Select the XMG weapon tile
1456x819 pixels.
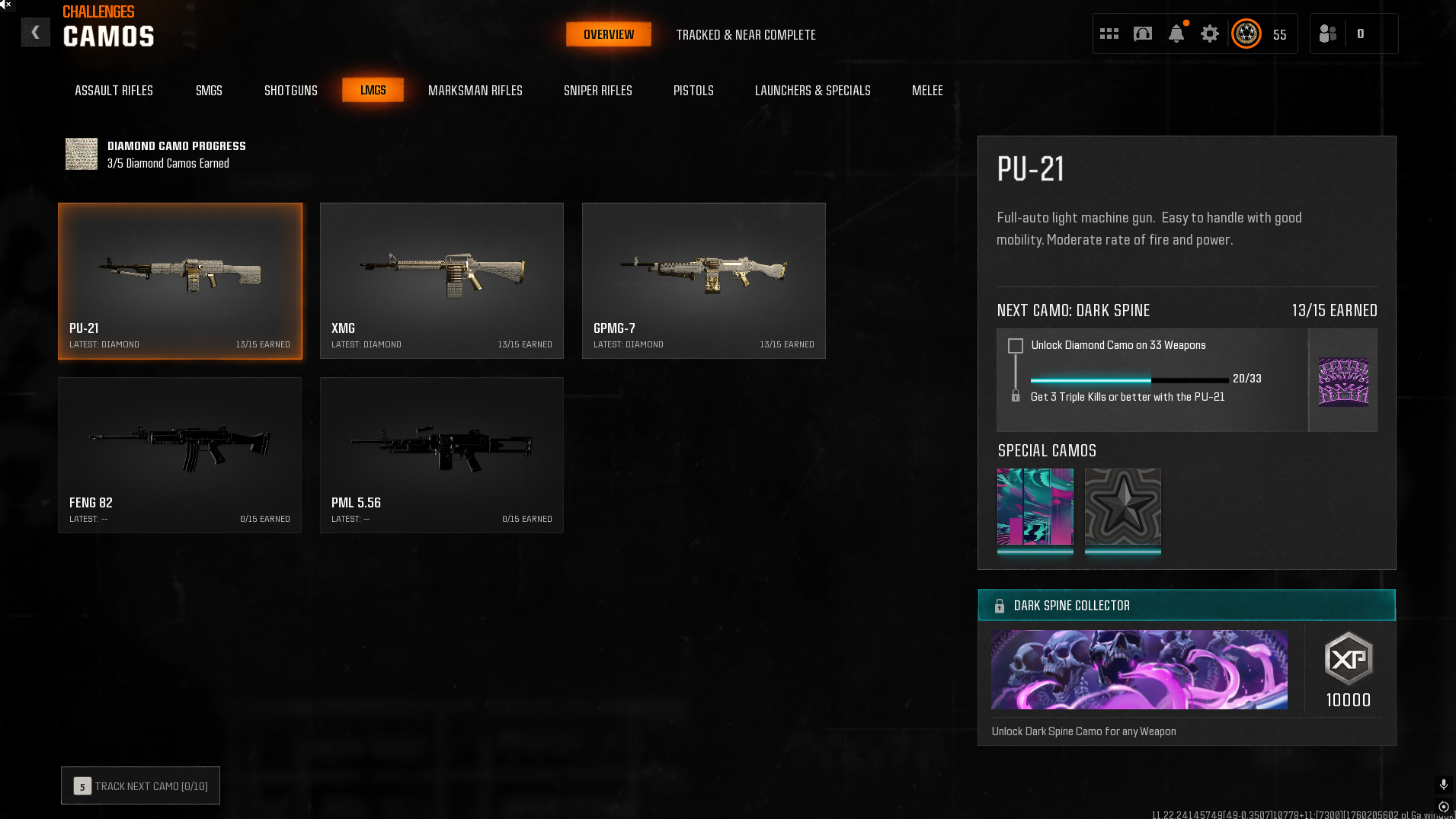(441, 280)
